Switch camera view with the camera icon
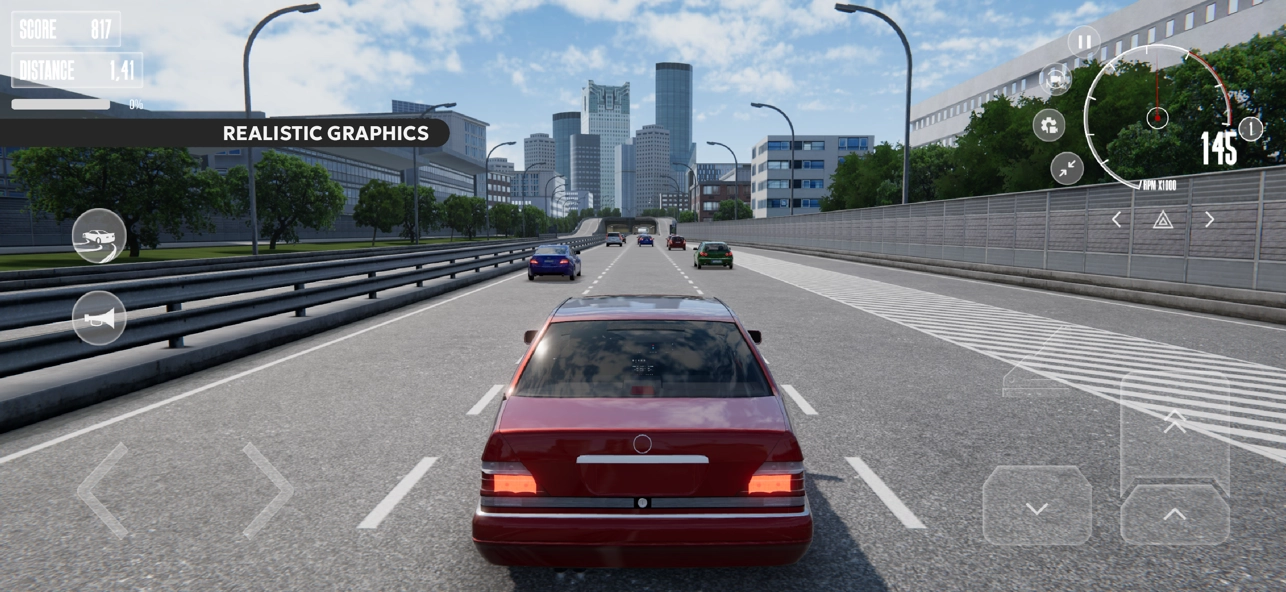The image size is (1286, 592). coord(1055,79)
